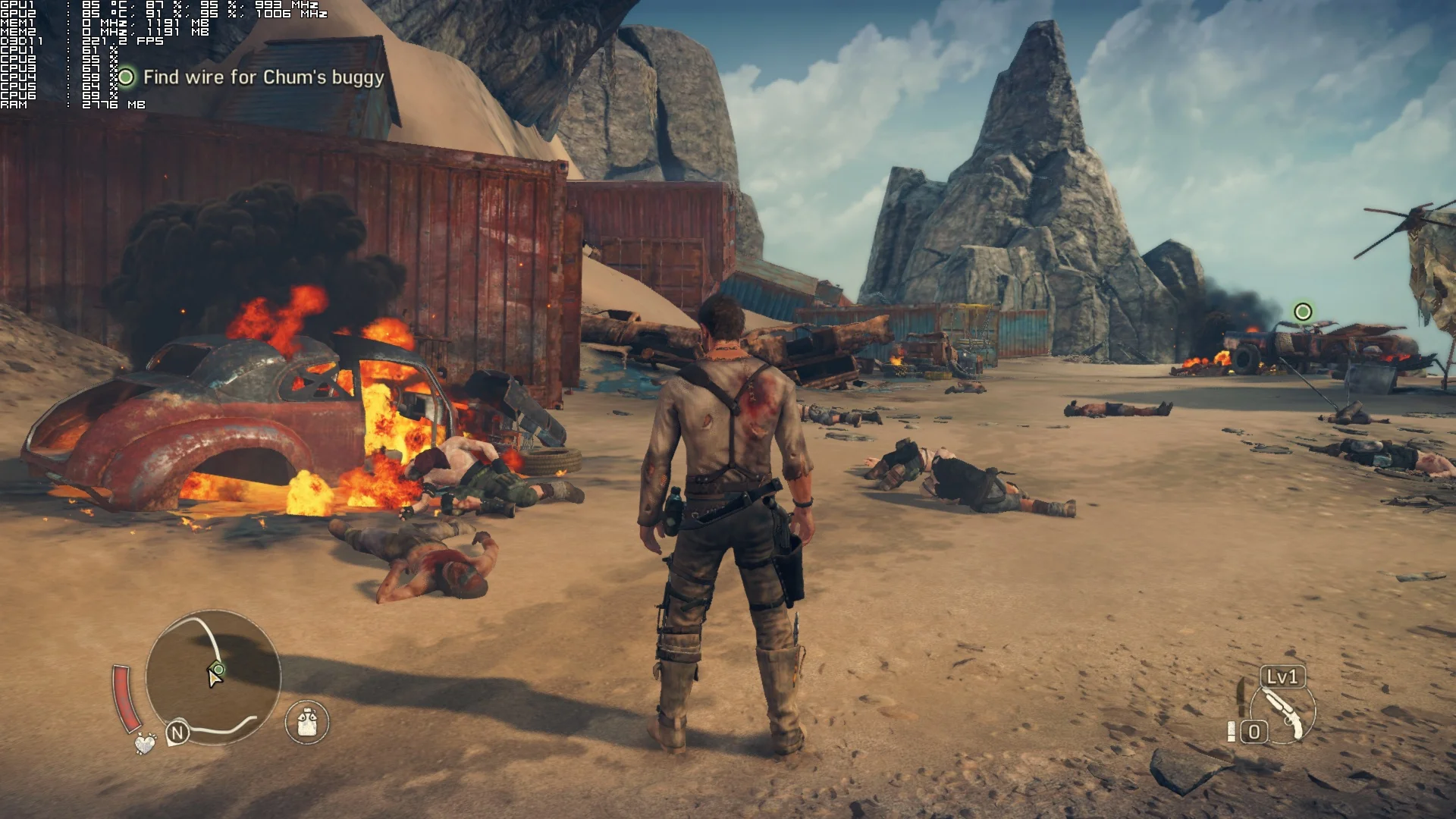Click the north compass marker on minimap
The image size is (1456, 819).
[x=177, y=733]
